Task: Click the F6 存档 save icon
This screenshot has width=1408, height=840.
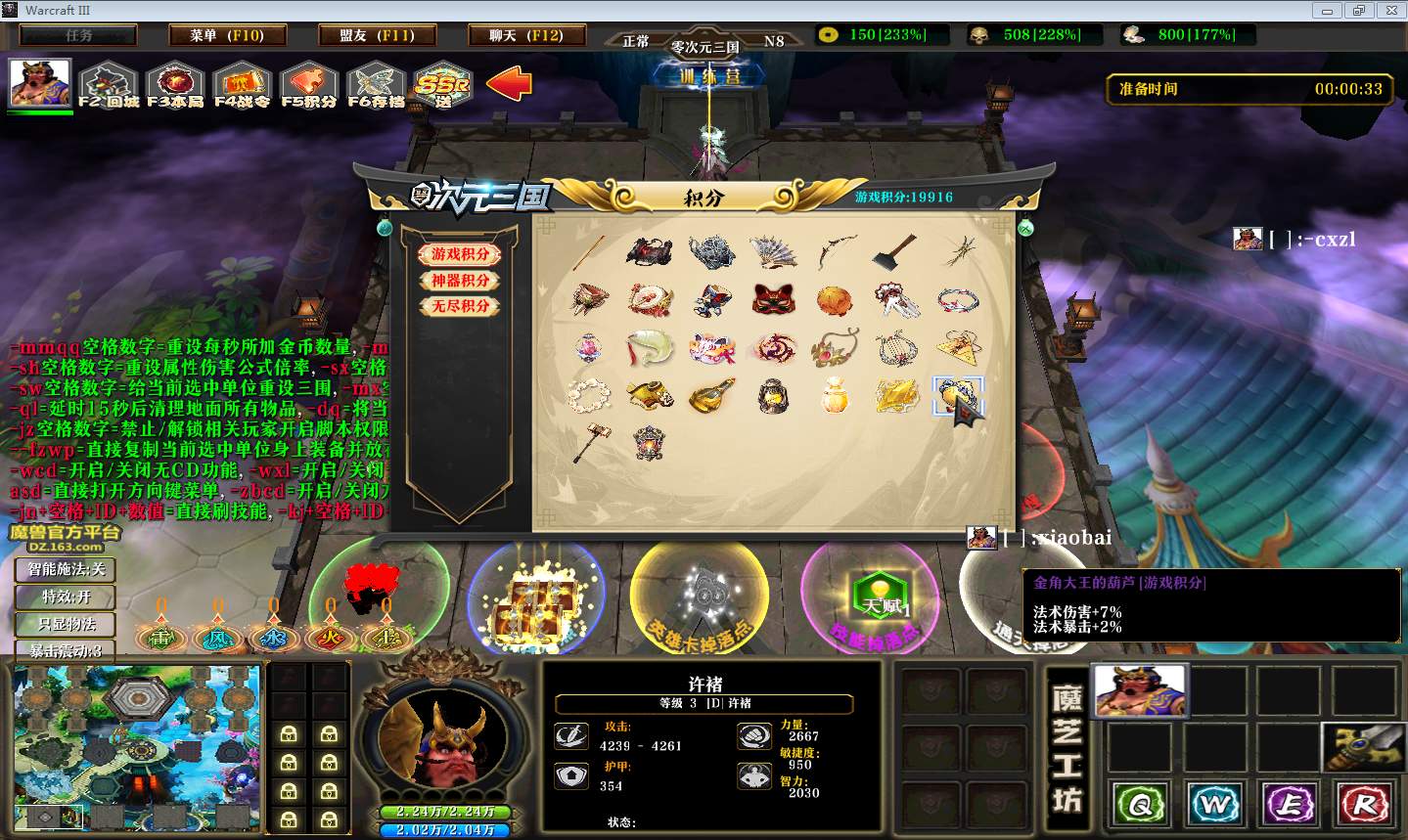Action: 376,85
